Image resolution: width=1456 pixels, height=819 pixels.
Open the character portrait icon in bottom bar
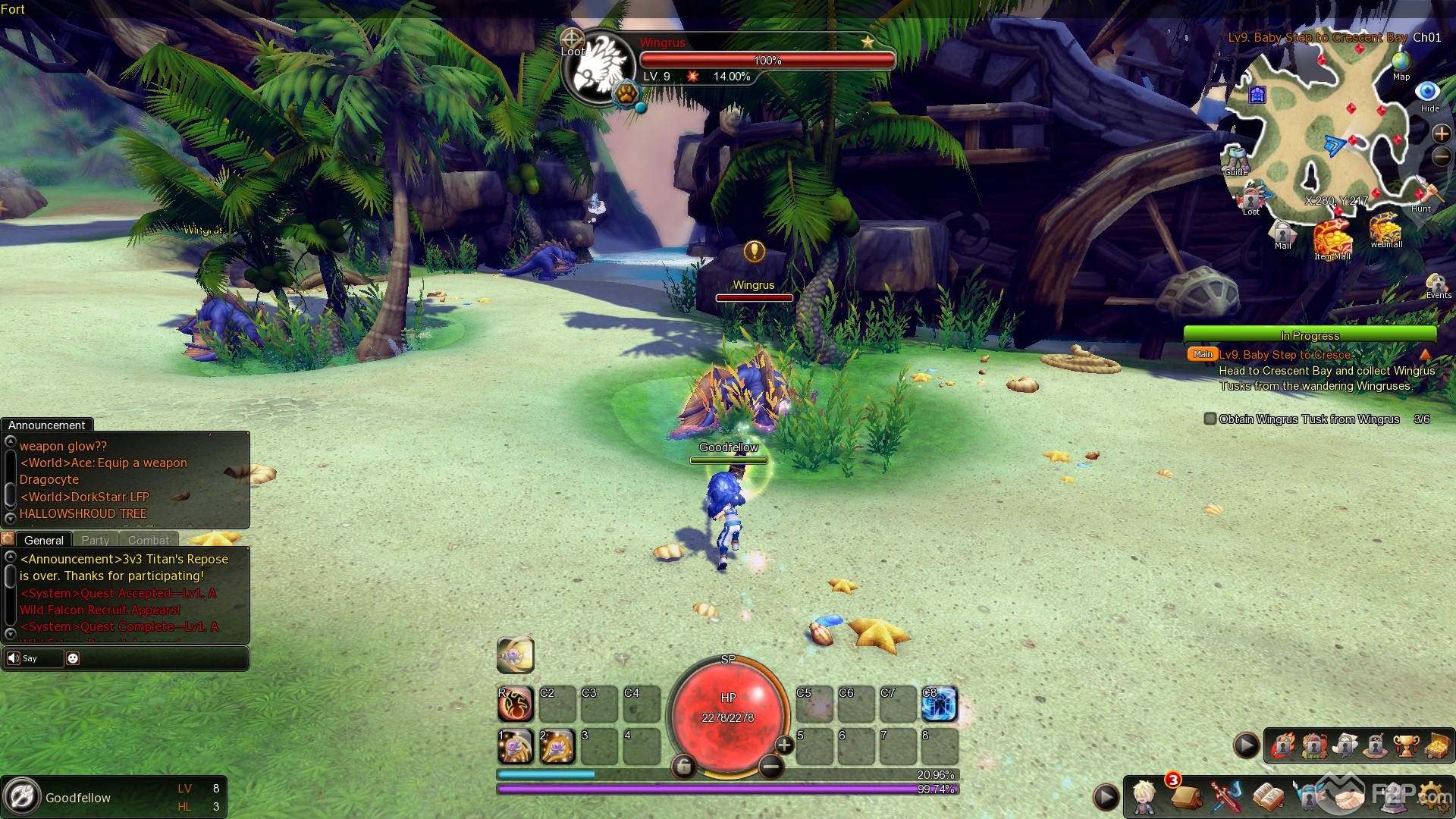pyautogui.click(x=1144, y=796)
